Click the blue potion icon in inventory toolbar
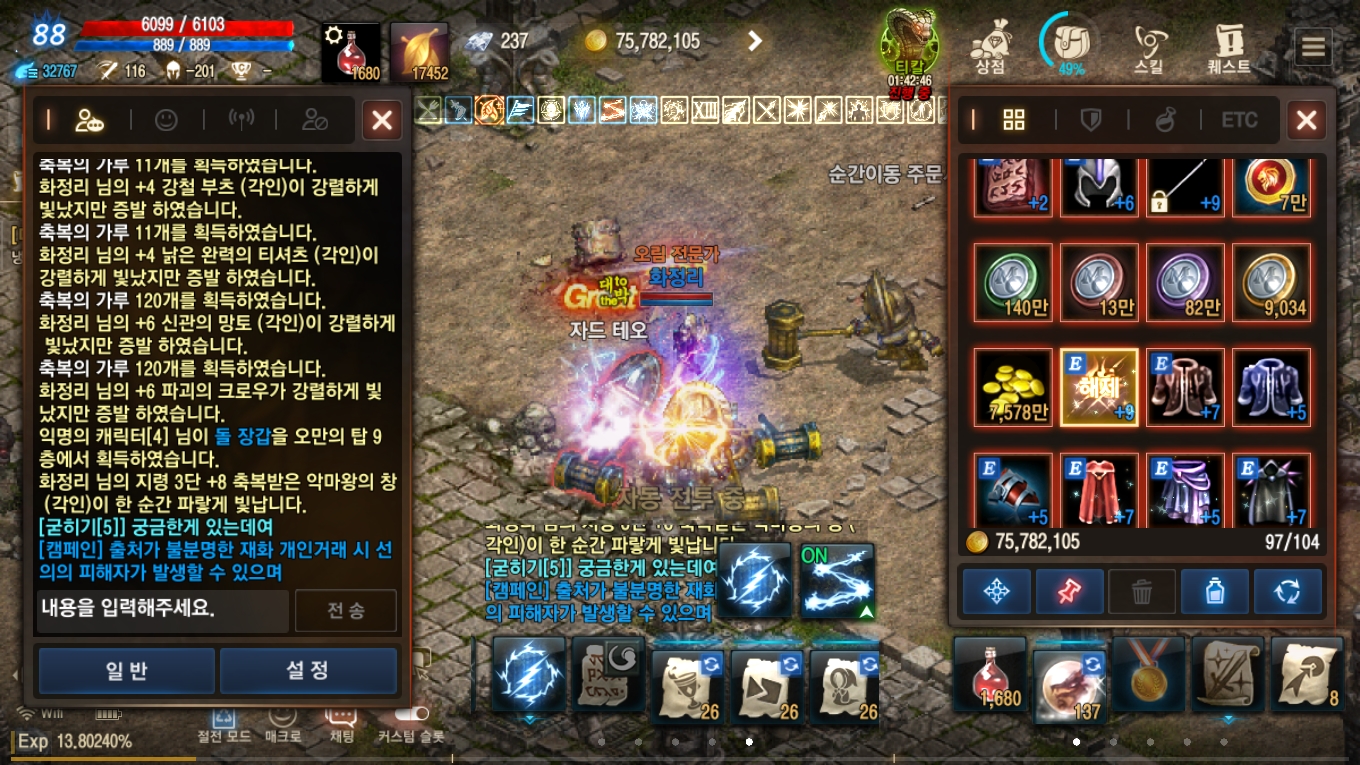 click(x=1214, y=591)
